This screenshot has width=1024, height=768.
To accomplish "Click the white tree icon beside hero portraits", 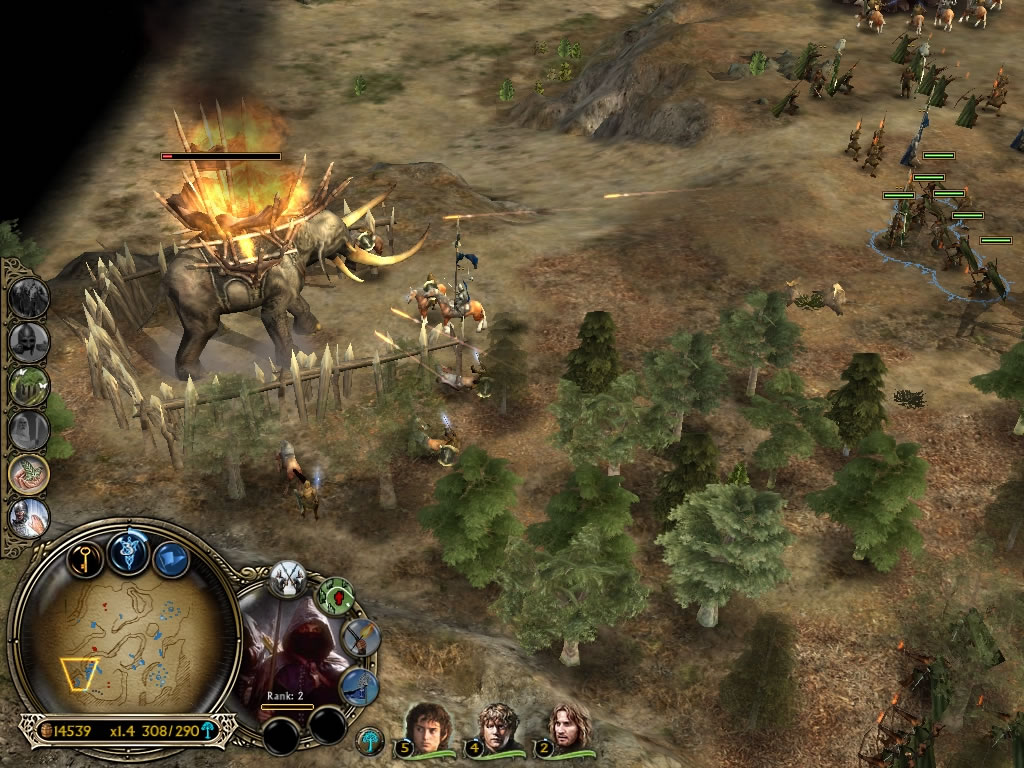I will click(x=369, y=741).
